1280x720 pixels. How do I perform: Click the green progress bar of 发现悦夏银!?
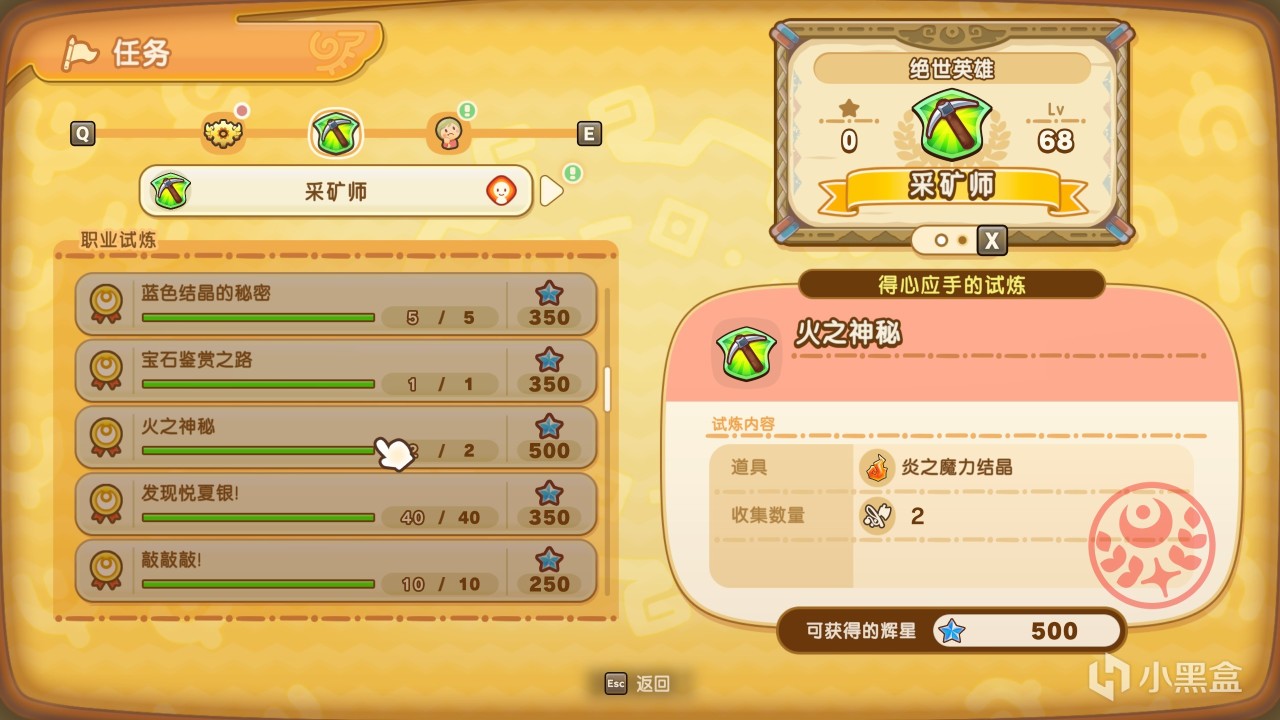pyautogui.click(x=258, y=518)
